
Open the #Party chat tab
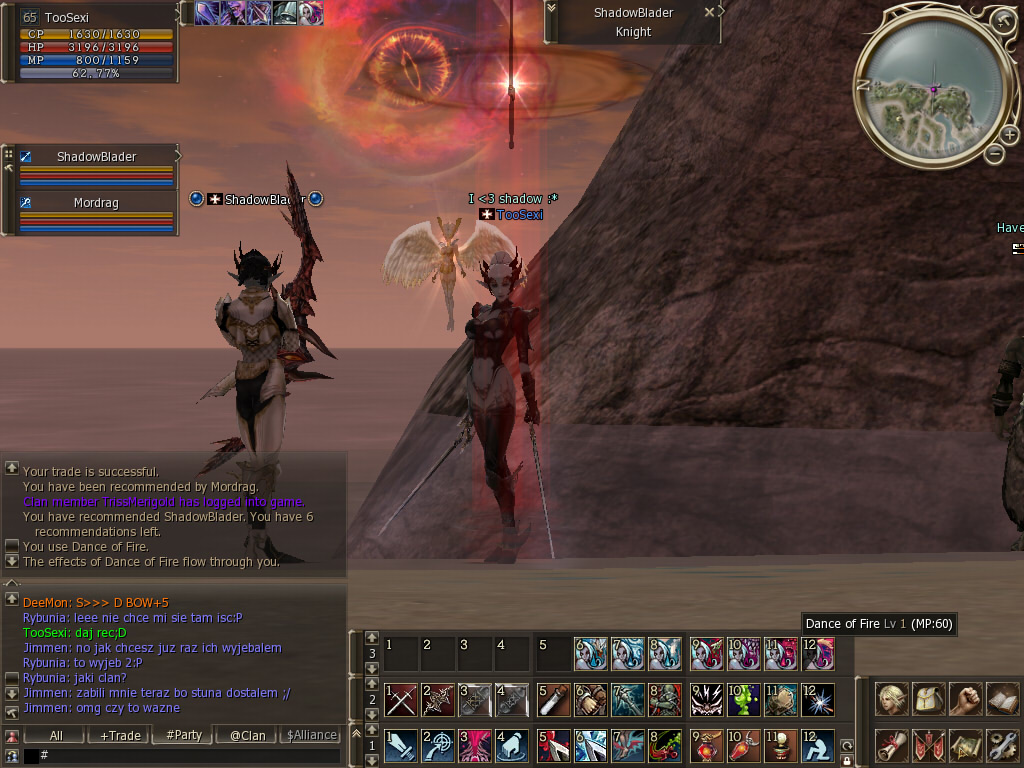(184, 735)
